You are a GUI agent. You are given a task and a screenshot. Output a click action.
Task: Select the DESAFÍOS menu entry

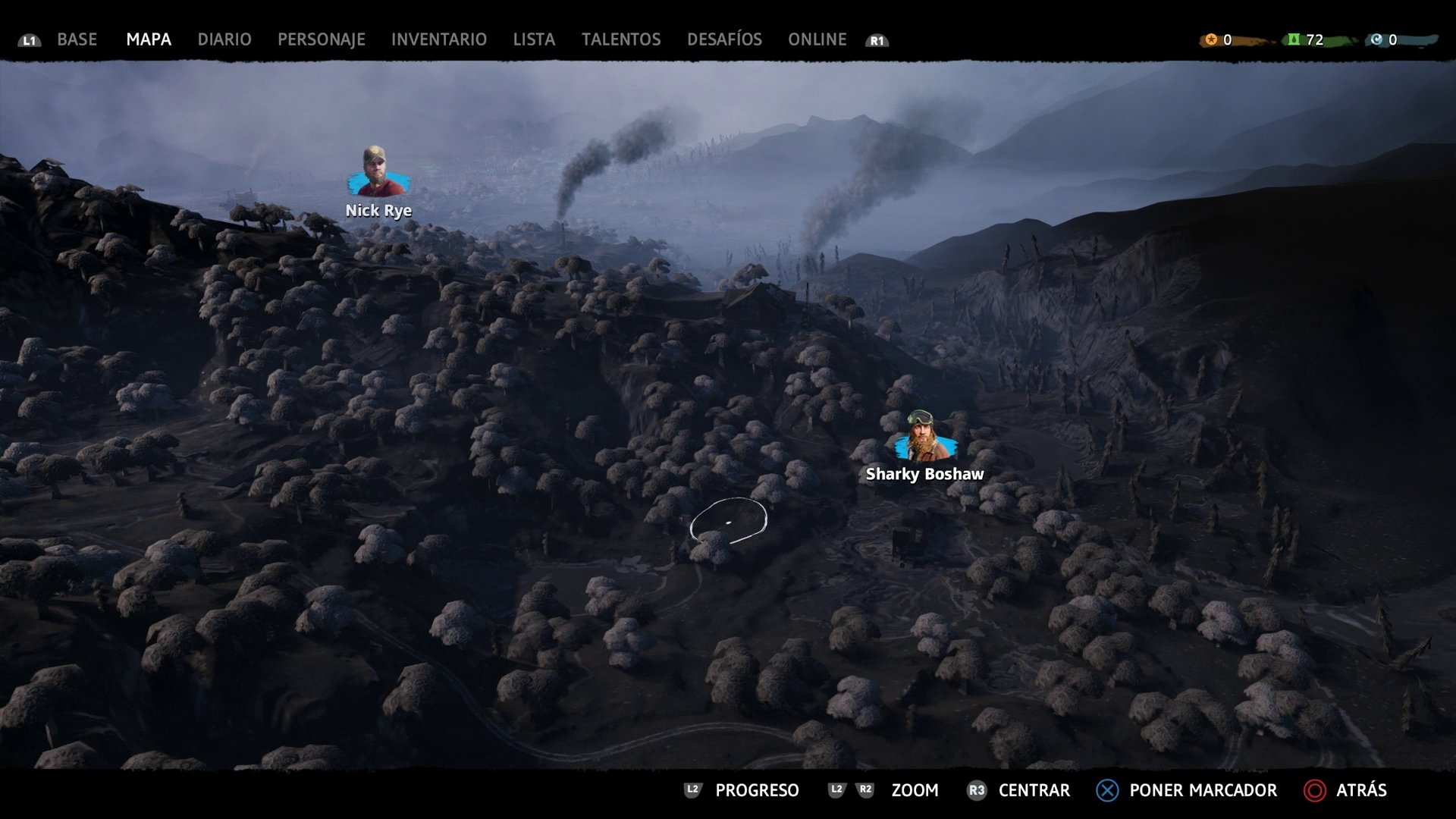point(724,39)
